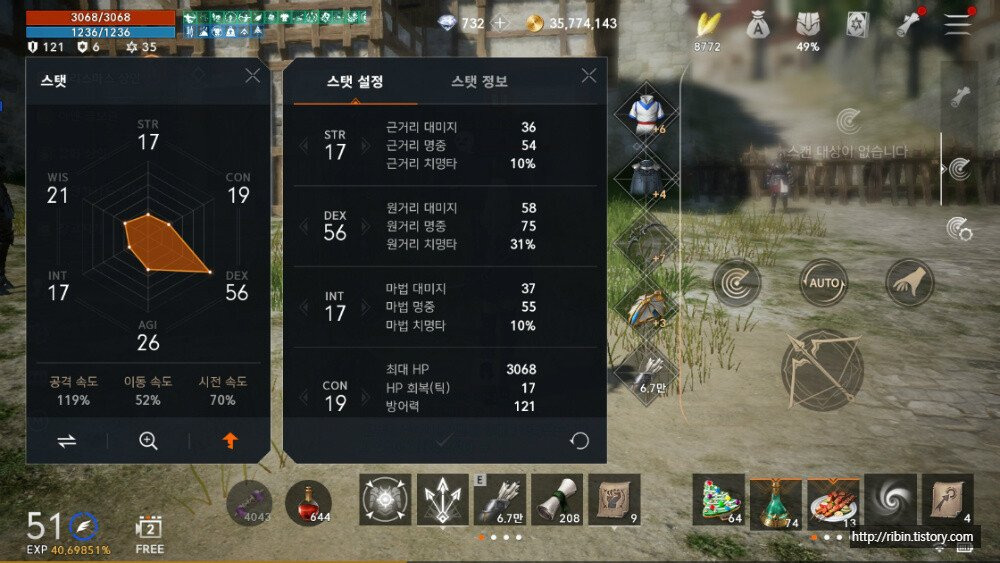1000x563 pixels.
Task: Tap the hand pickup action button
Action: 910,283
